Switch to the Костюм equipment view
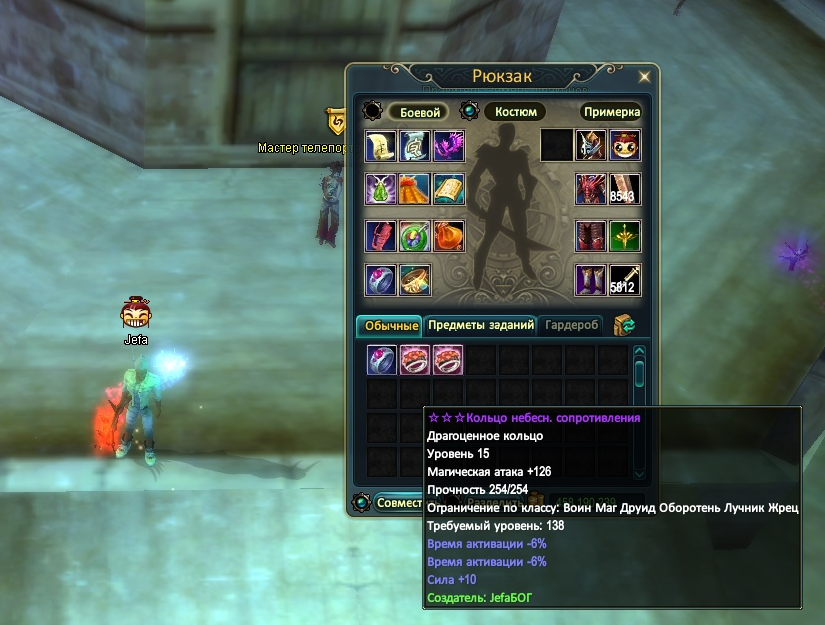This screenshot has height=625, width=825. pos(515,112)
